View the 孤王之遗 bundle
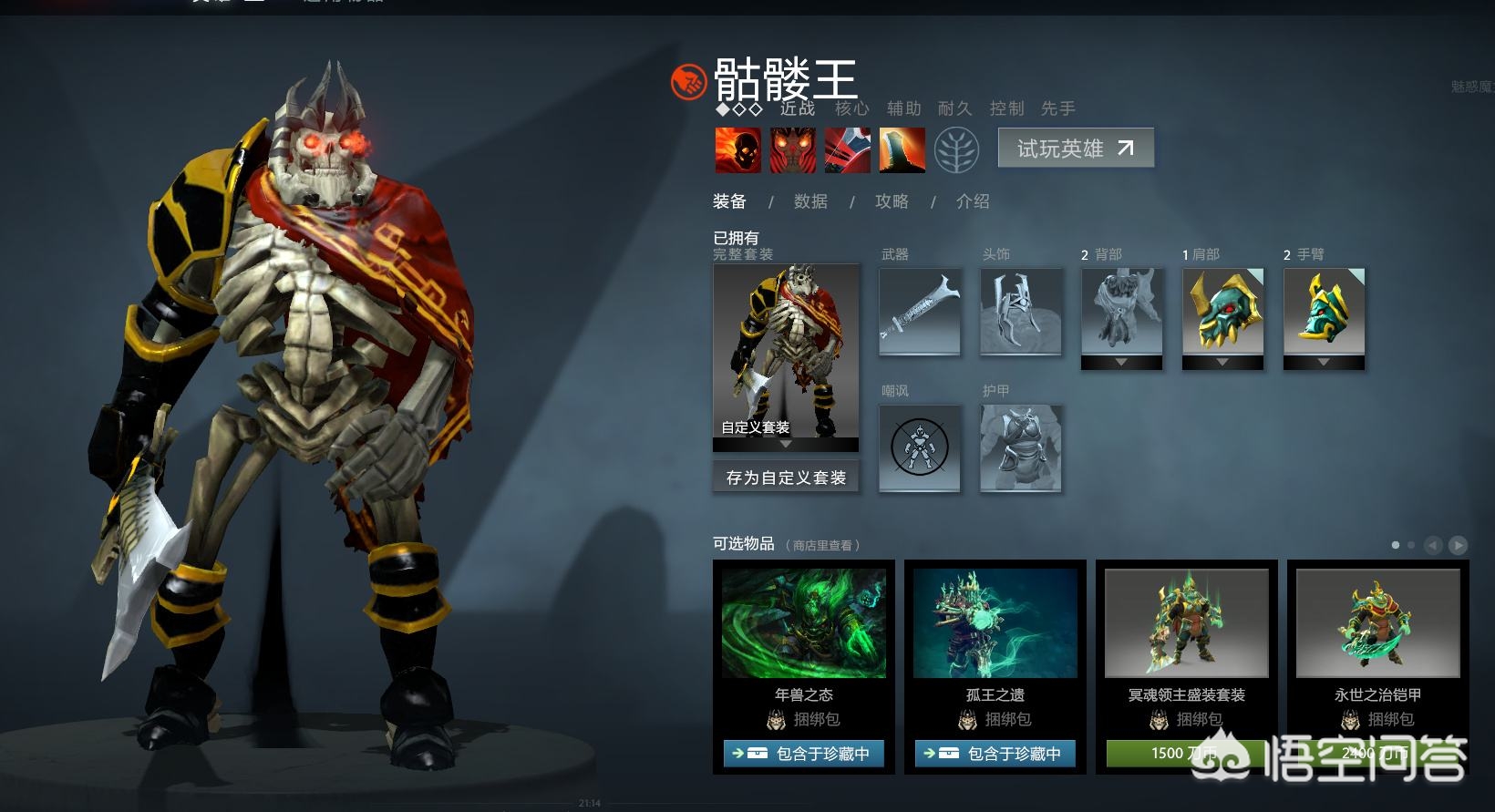The image size is (1495, 812). pyautogui.click(x=995, y=625)
